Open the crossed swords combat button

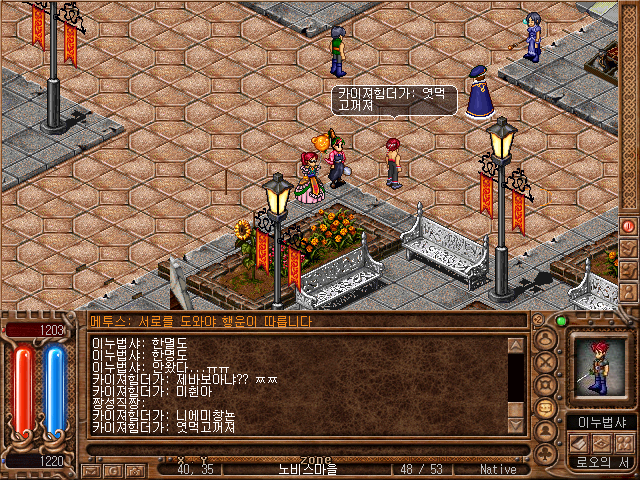pos(546,361)
